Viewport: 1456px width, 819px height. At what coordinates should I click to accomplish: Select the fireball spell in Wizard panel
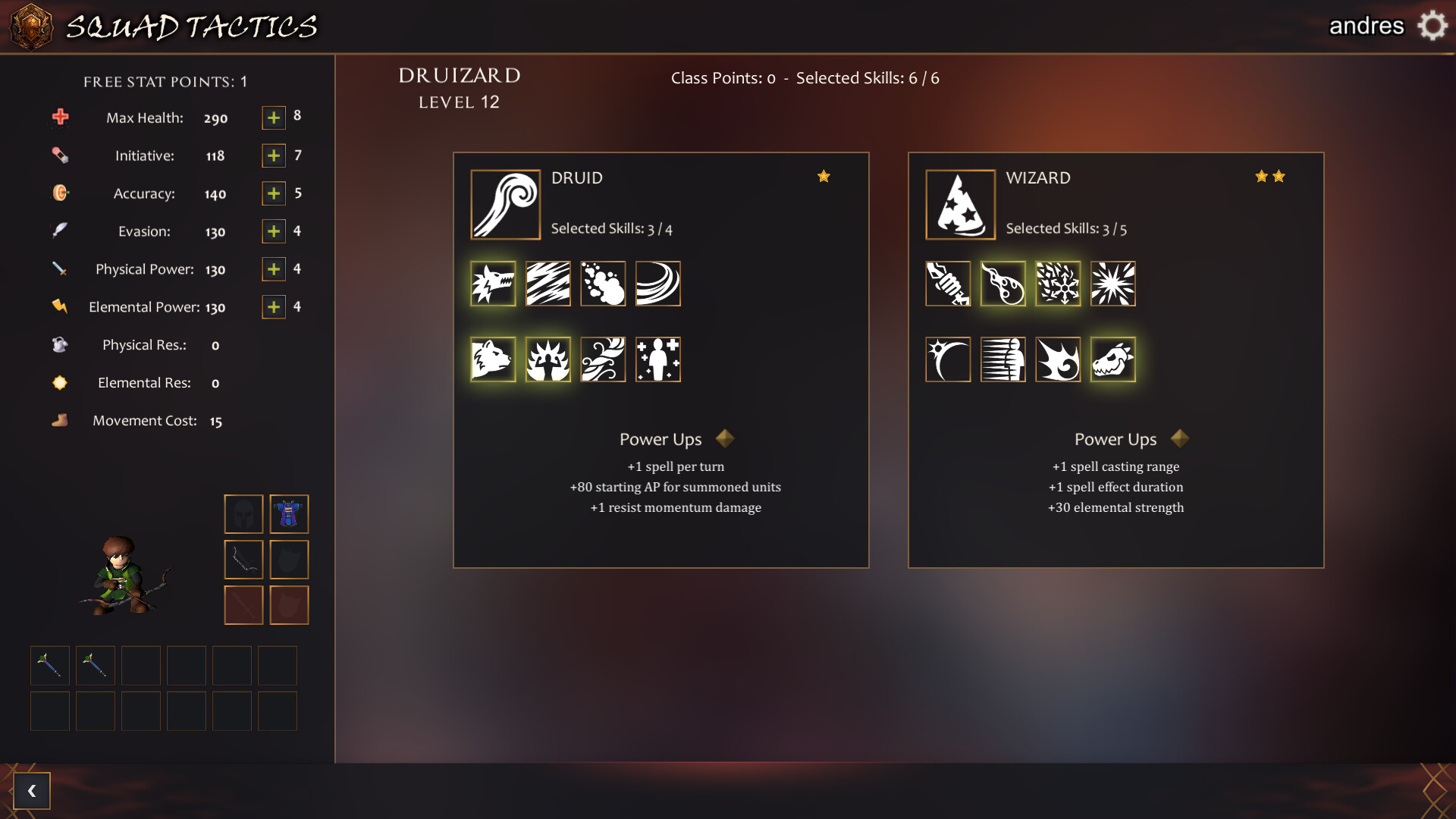1004,284
